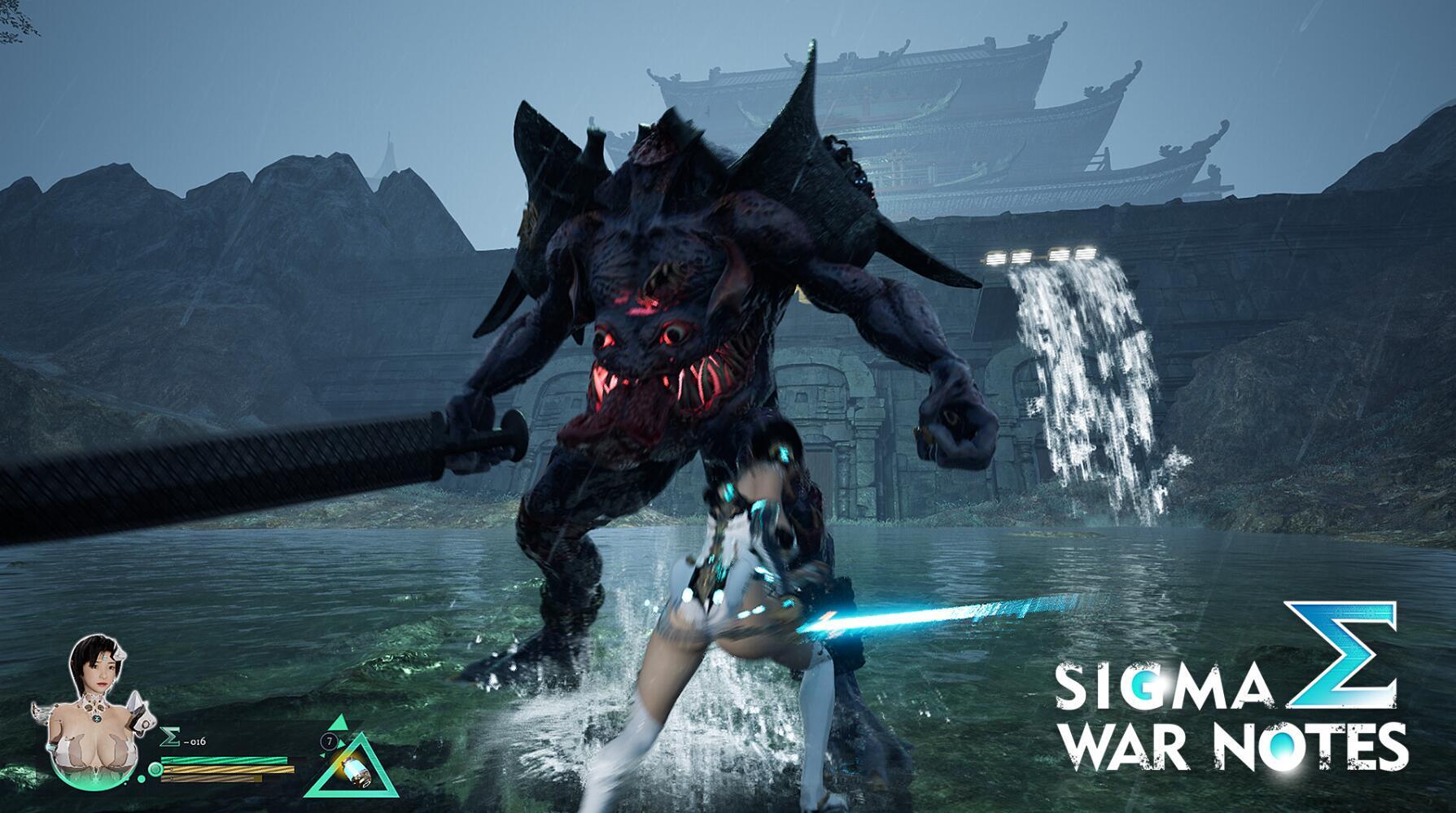Click the green health bar of Σ-016
Screen dimensions: 1456x813
224,761
